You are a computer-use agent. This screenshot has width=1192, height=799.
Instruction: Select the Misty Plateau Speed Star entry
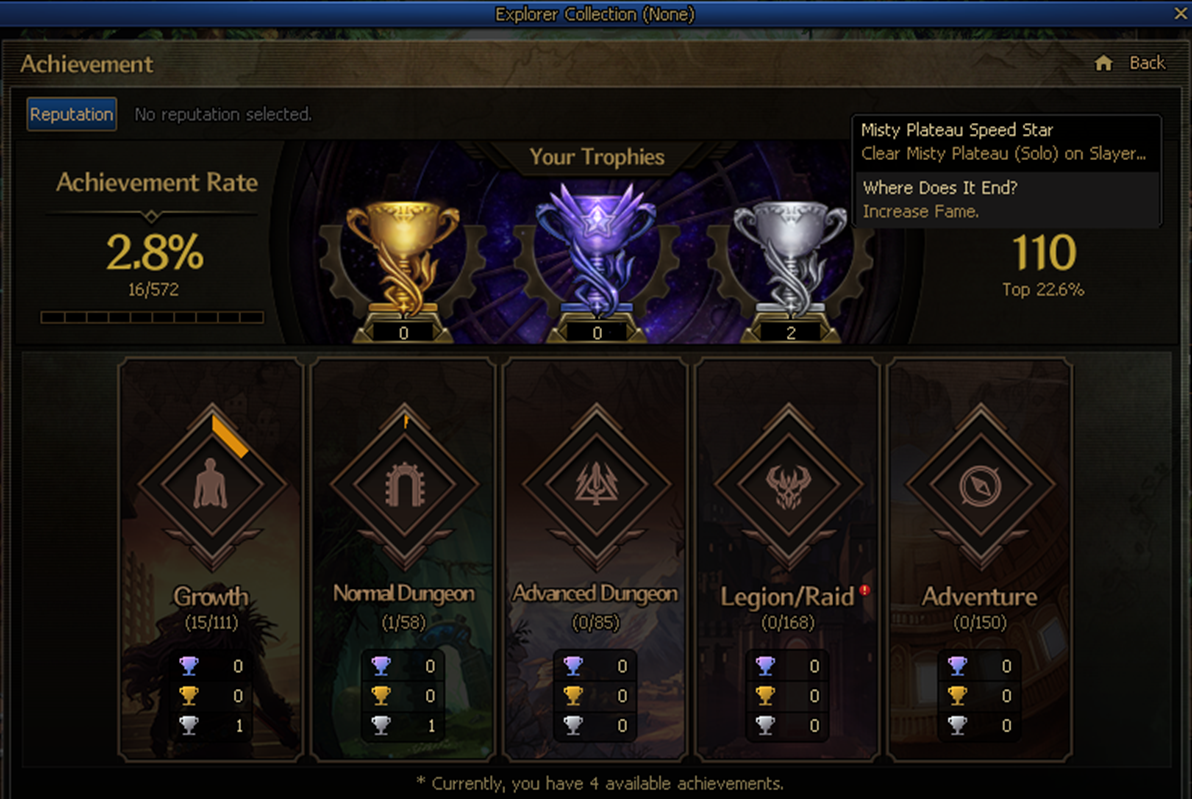click(x=1006, y=142)
